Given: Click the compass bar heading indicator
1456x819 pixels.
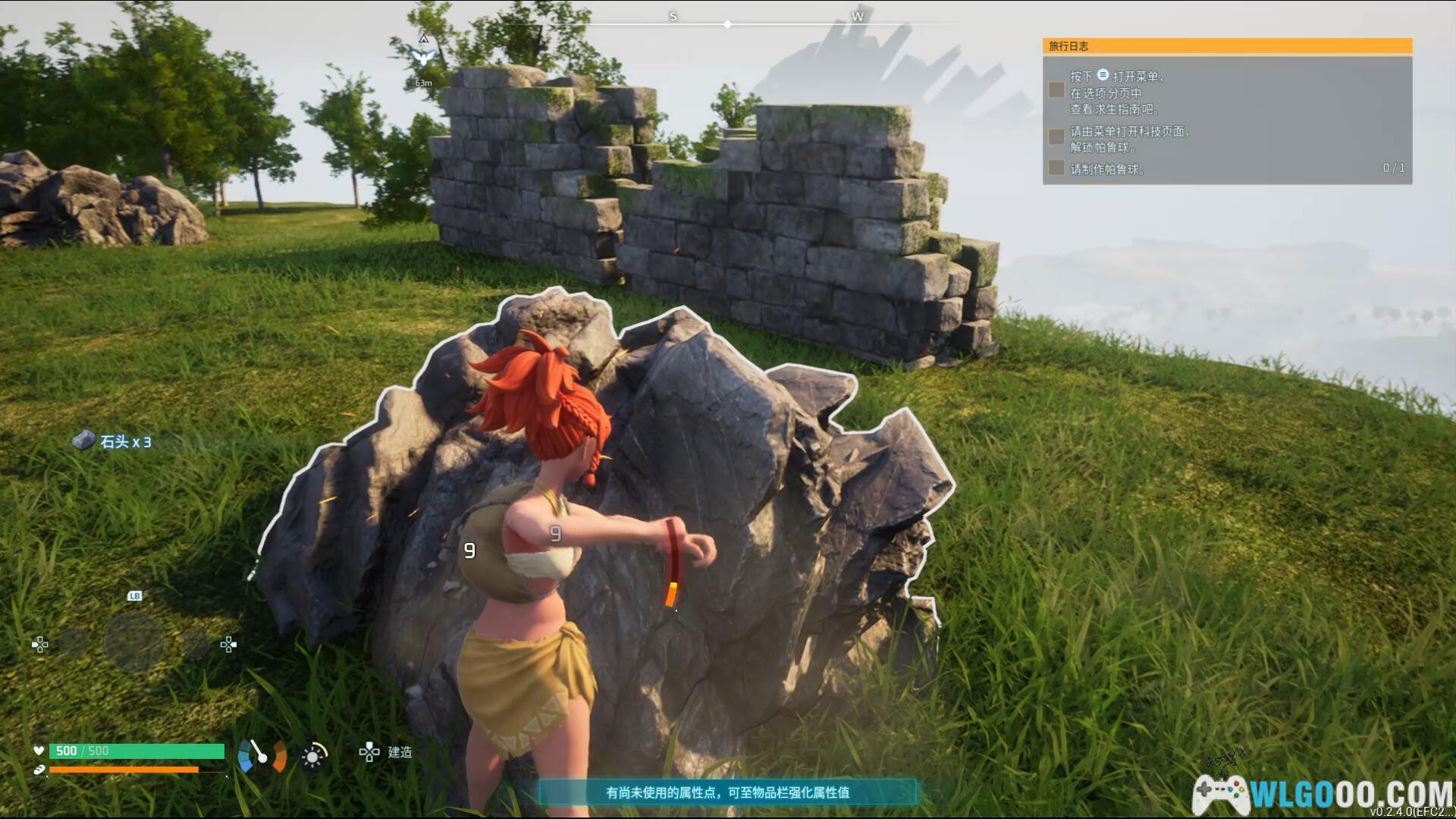Looking at the screenshot, I should point(727,24).
